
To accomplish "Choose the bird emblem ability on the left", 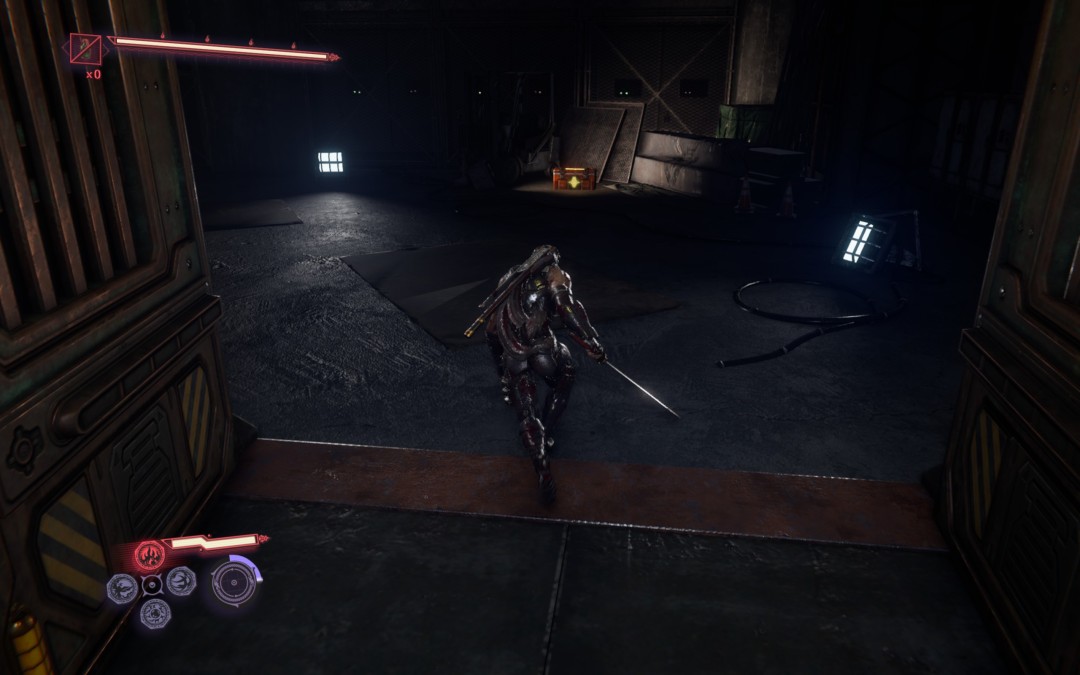I will tap(122, 588).
